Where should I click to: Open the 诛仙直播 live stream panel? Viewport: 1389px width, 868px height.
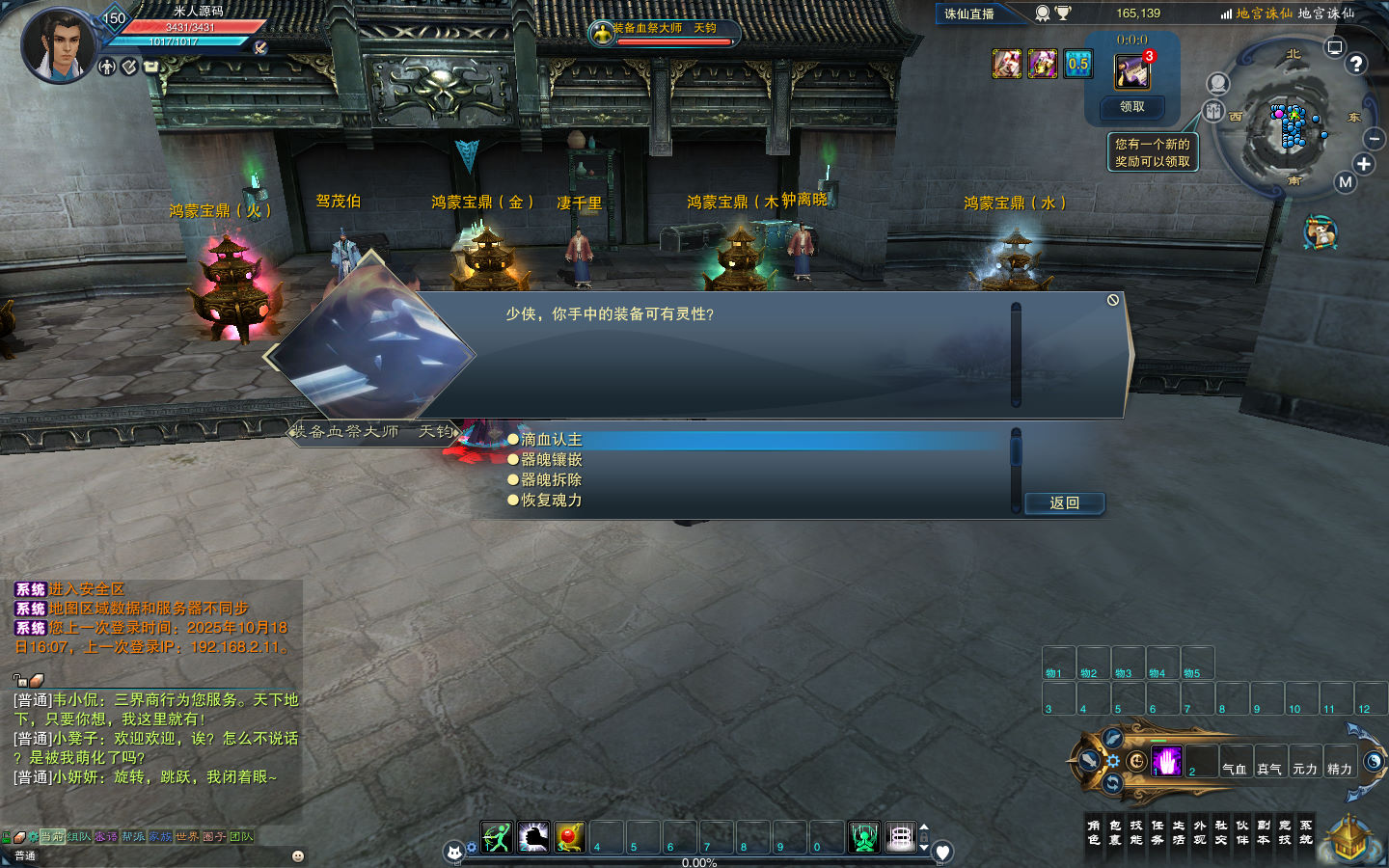pos(969,14)
